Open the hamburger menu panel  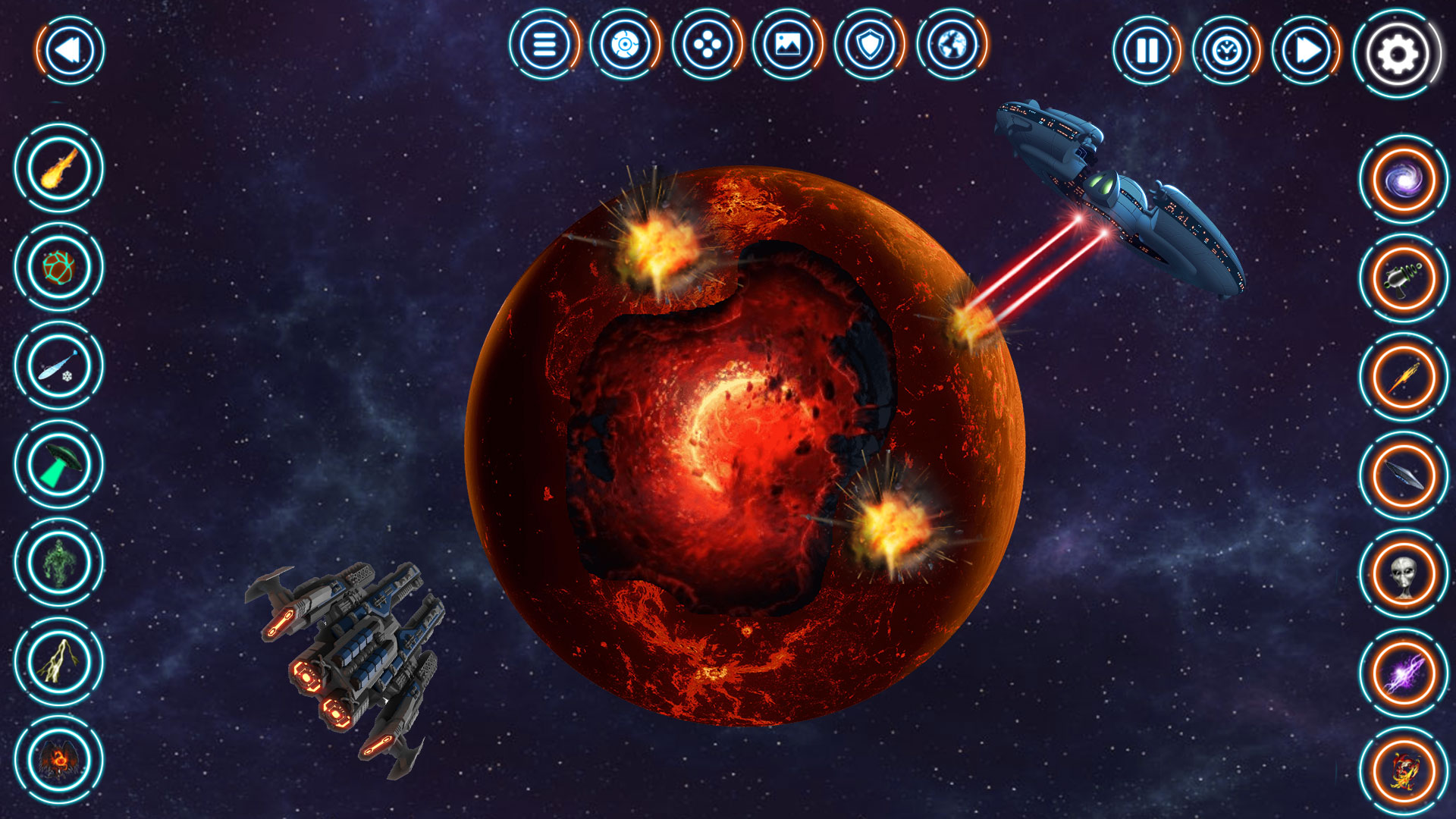coord(544,48)
